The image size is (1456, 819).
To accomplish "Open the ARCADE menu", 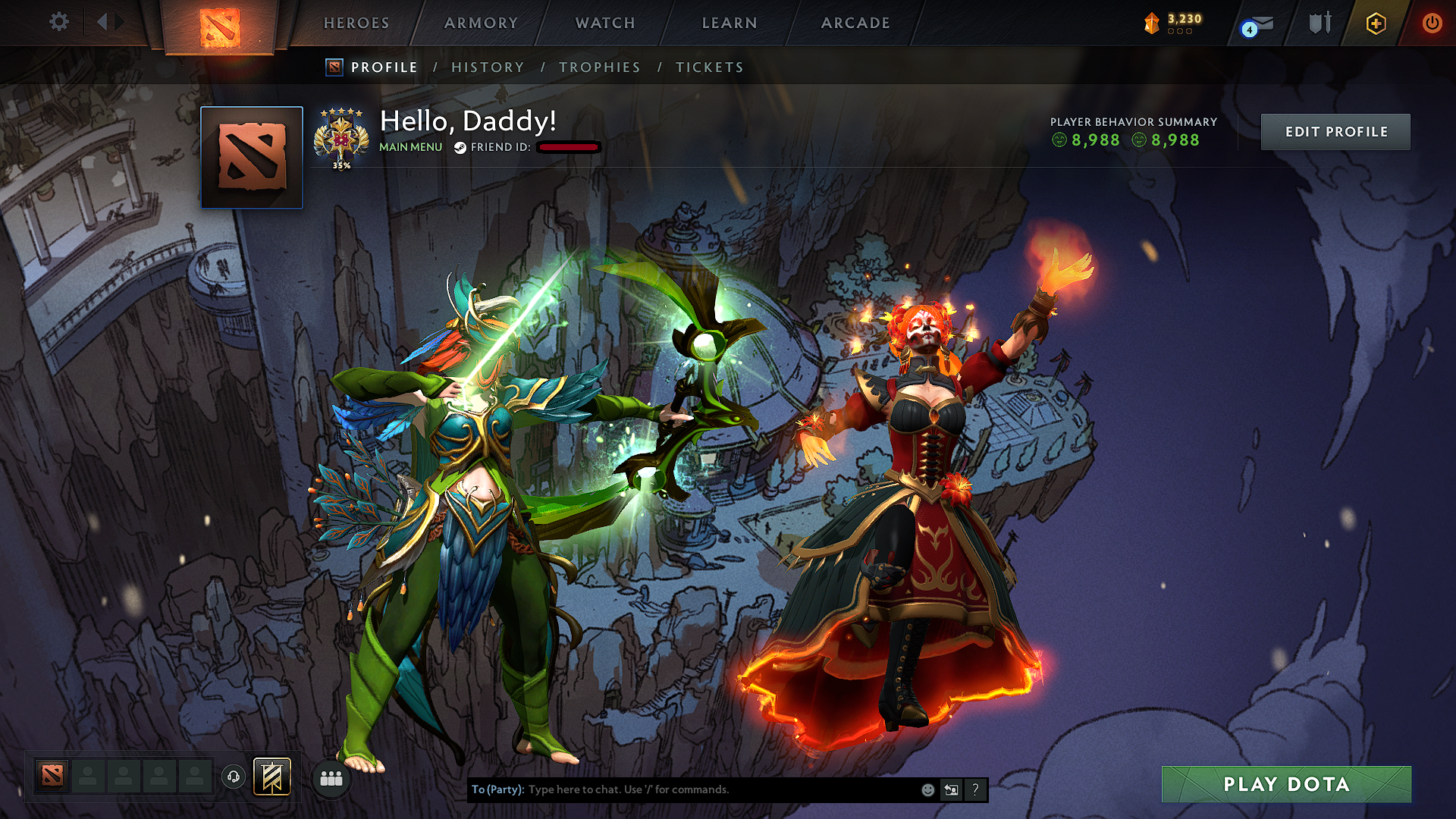I will (x=855, y=23).
